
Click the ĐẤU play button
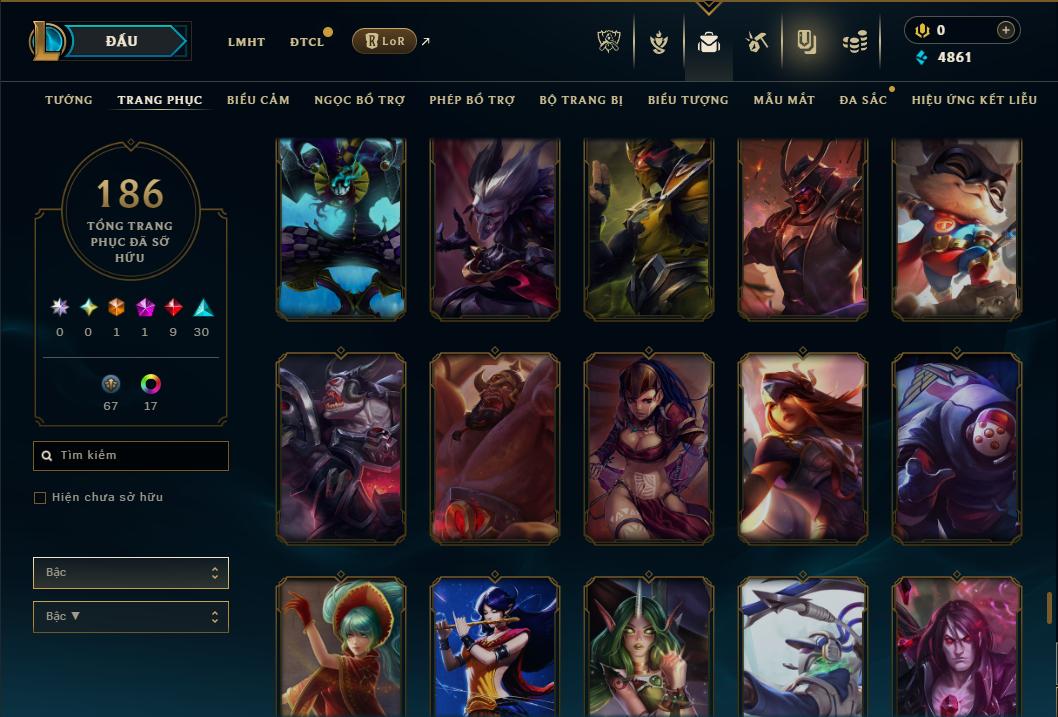coord(121,41)
